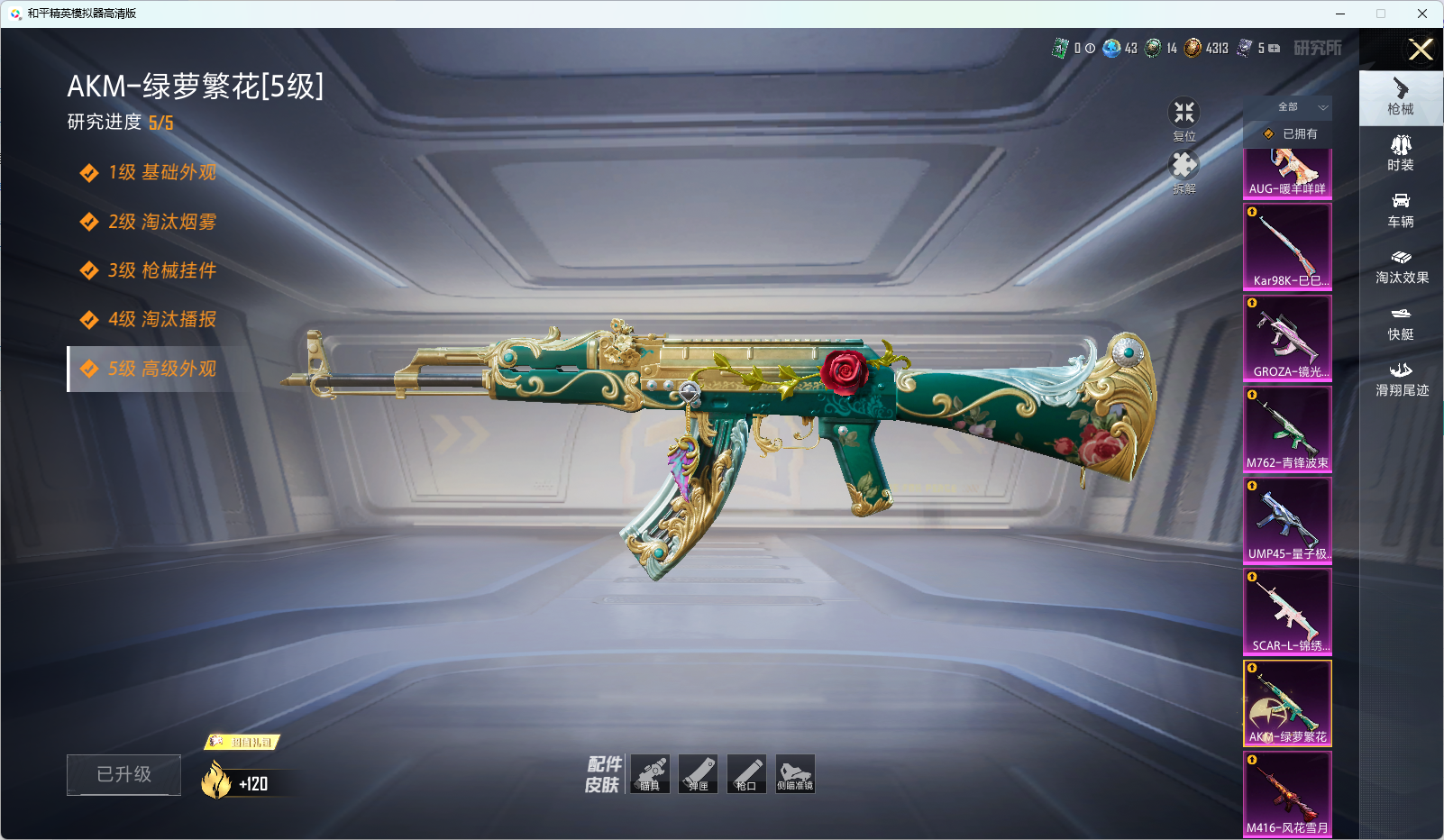Show the 4级 淘汰播报 level entry

pos(162,319)
